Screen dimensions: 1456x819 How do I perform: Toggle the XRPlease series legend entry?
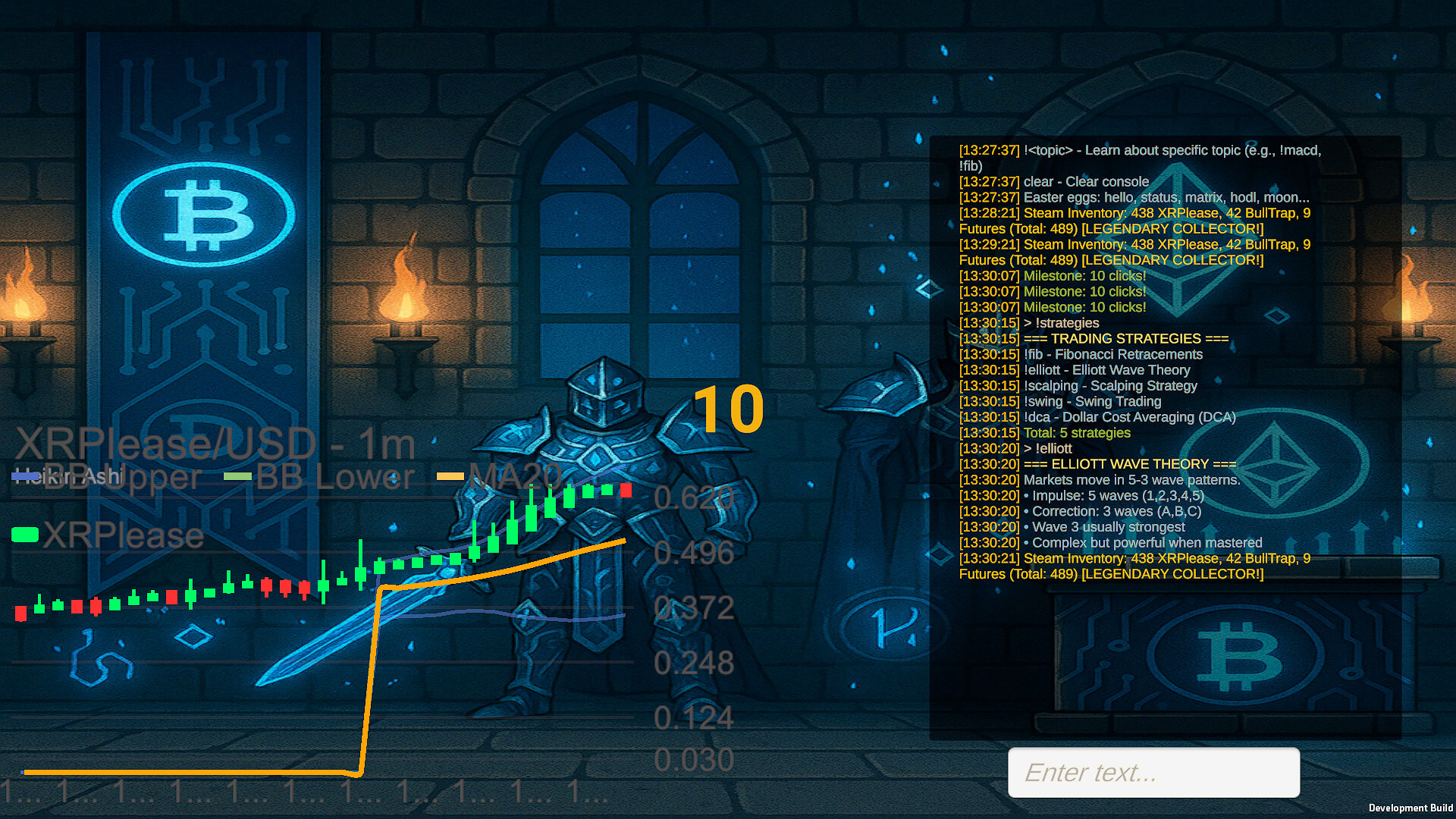(108, 535)
